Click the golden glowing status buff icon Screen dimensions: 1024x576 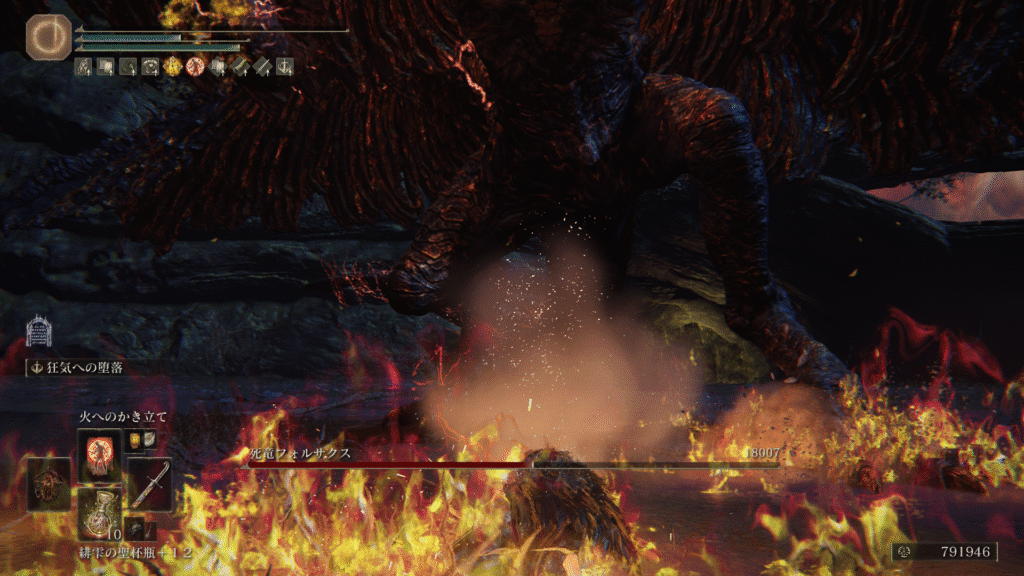tap(172, 67)
